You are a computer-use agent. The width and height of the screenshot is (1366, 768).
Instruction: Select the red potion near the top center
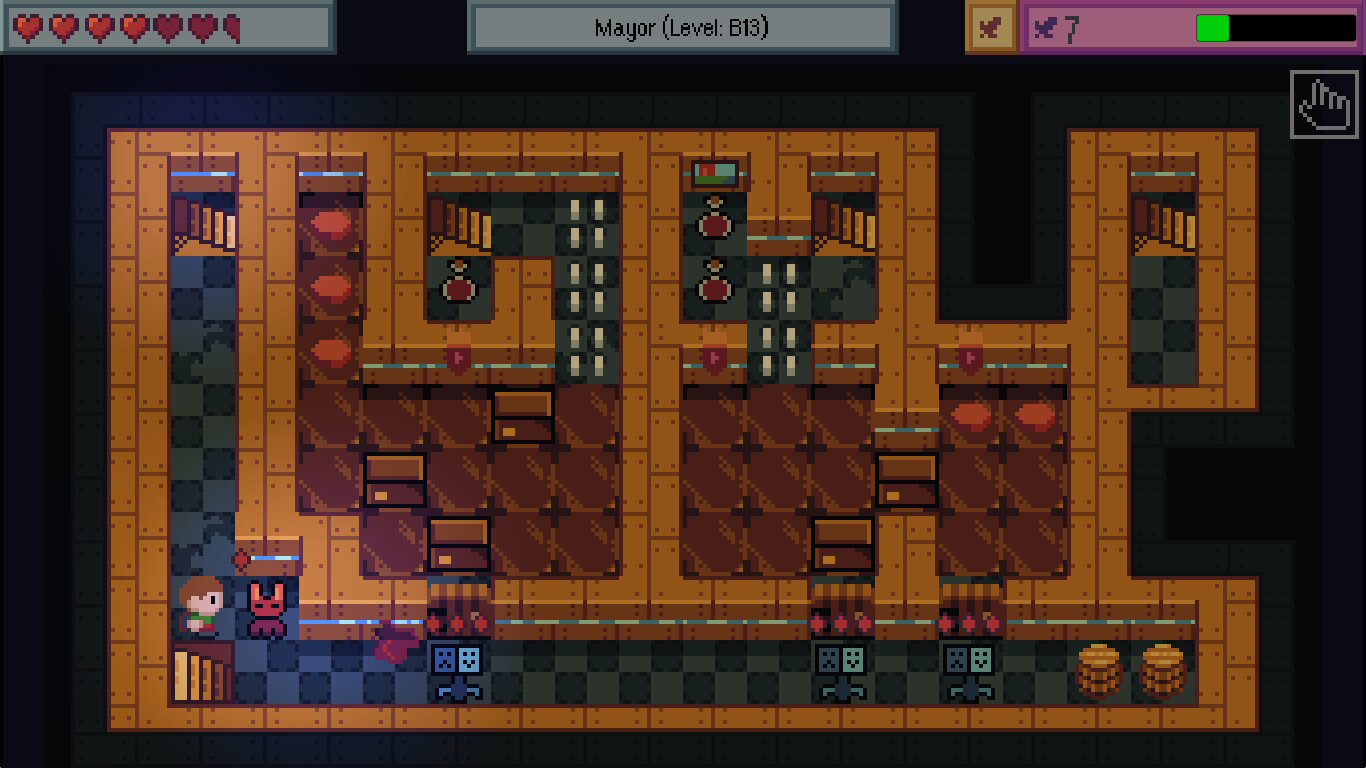[x=714, y=224]
